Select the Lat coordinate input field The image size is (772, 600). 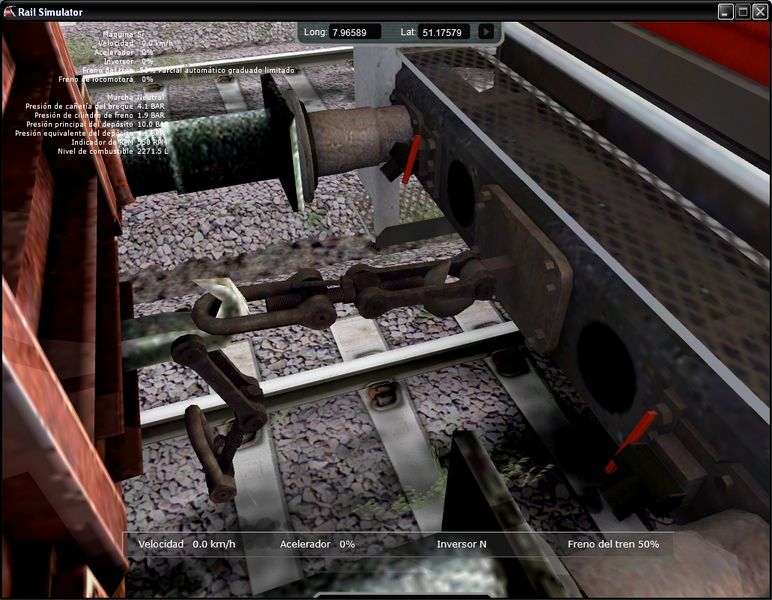pyautogui.click(x=444, y=32)
